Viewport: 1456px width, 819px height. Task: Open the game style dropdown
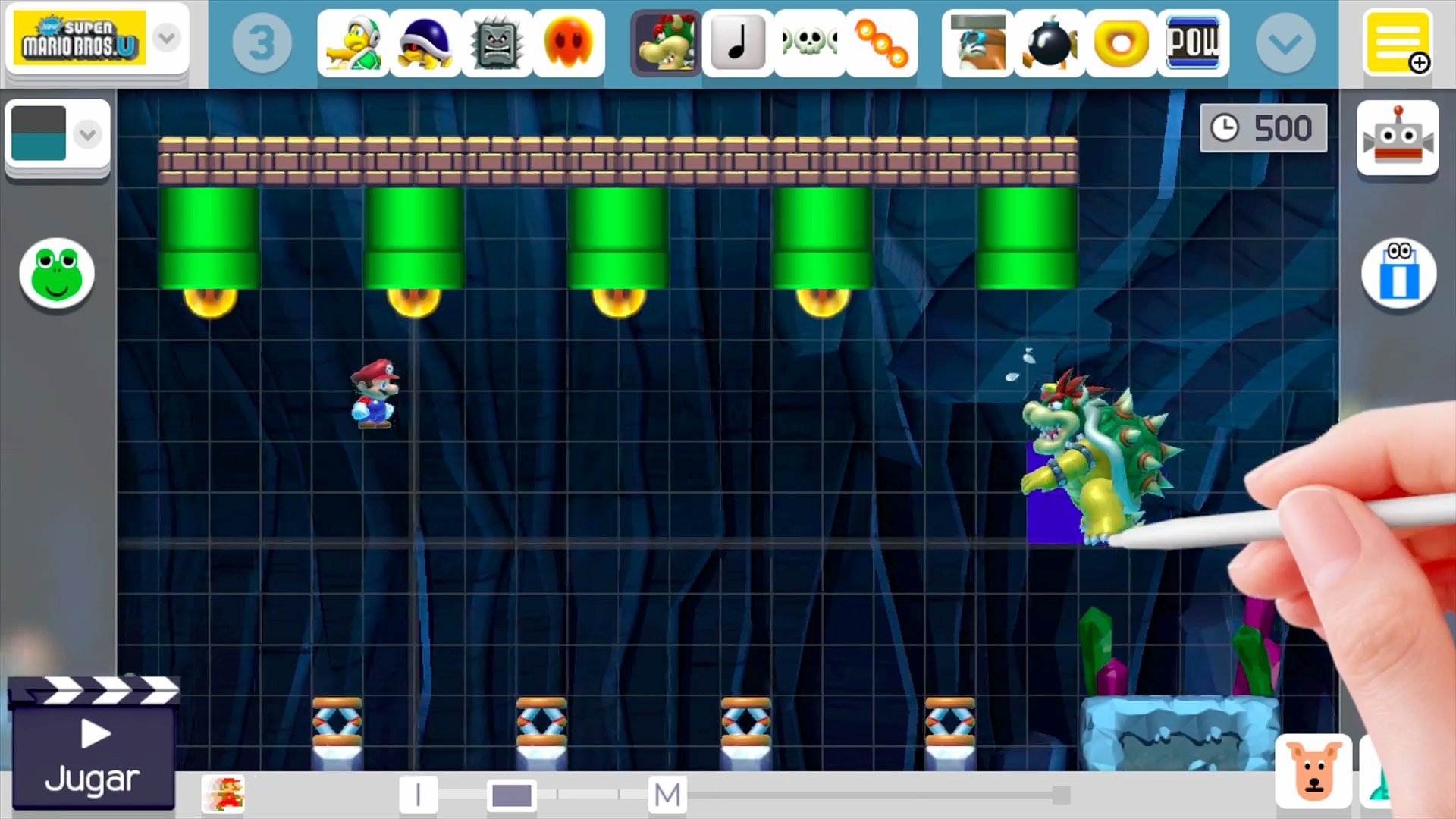tap(167, 38)
